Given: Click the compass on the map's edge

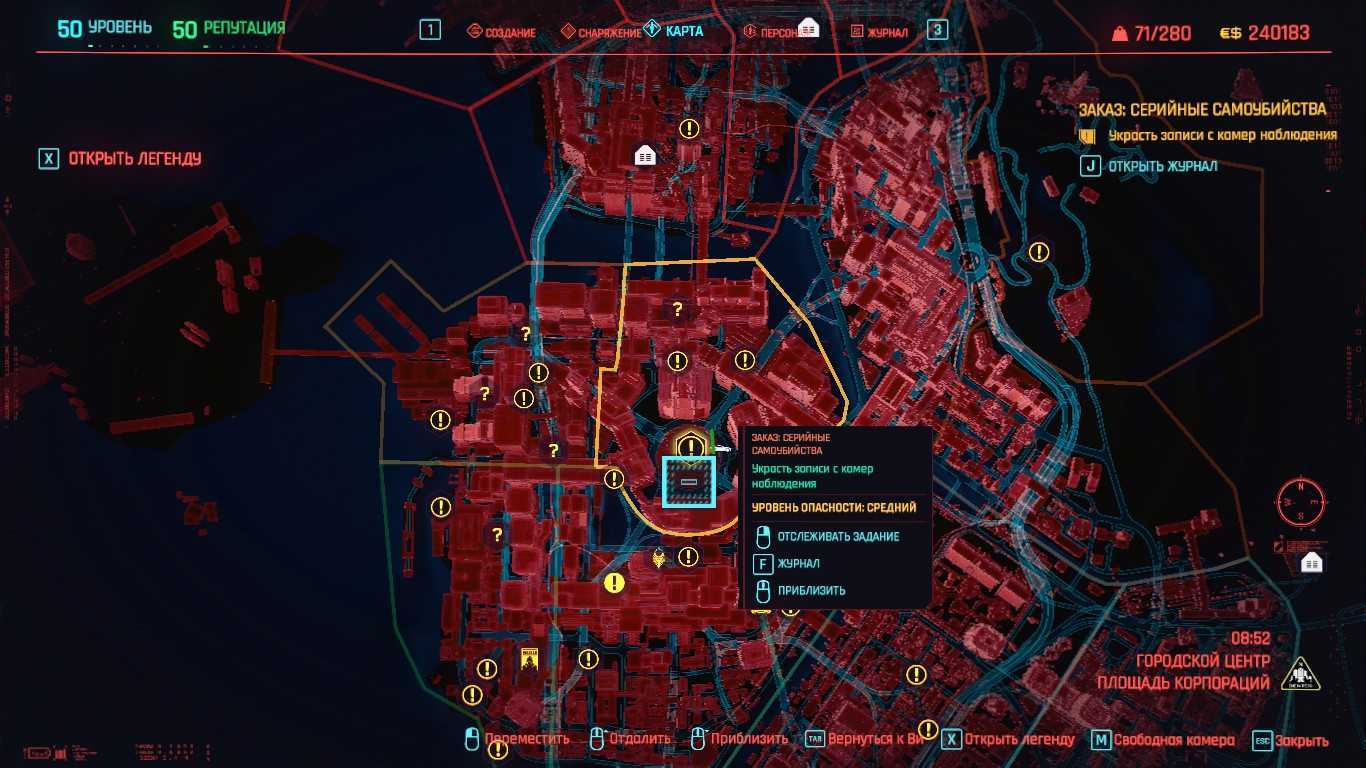Looking at the screenshot, I should click(x=1300, y=501).
